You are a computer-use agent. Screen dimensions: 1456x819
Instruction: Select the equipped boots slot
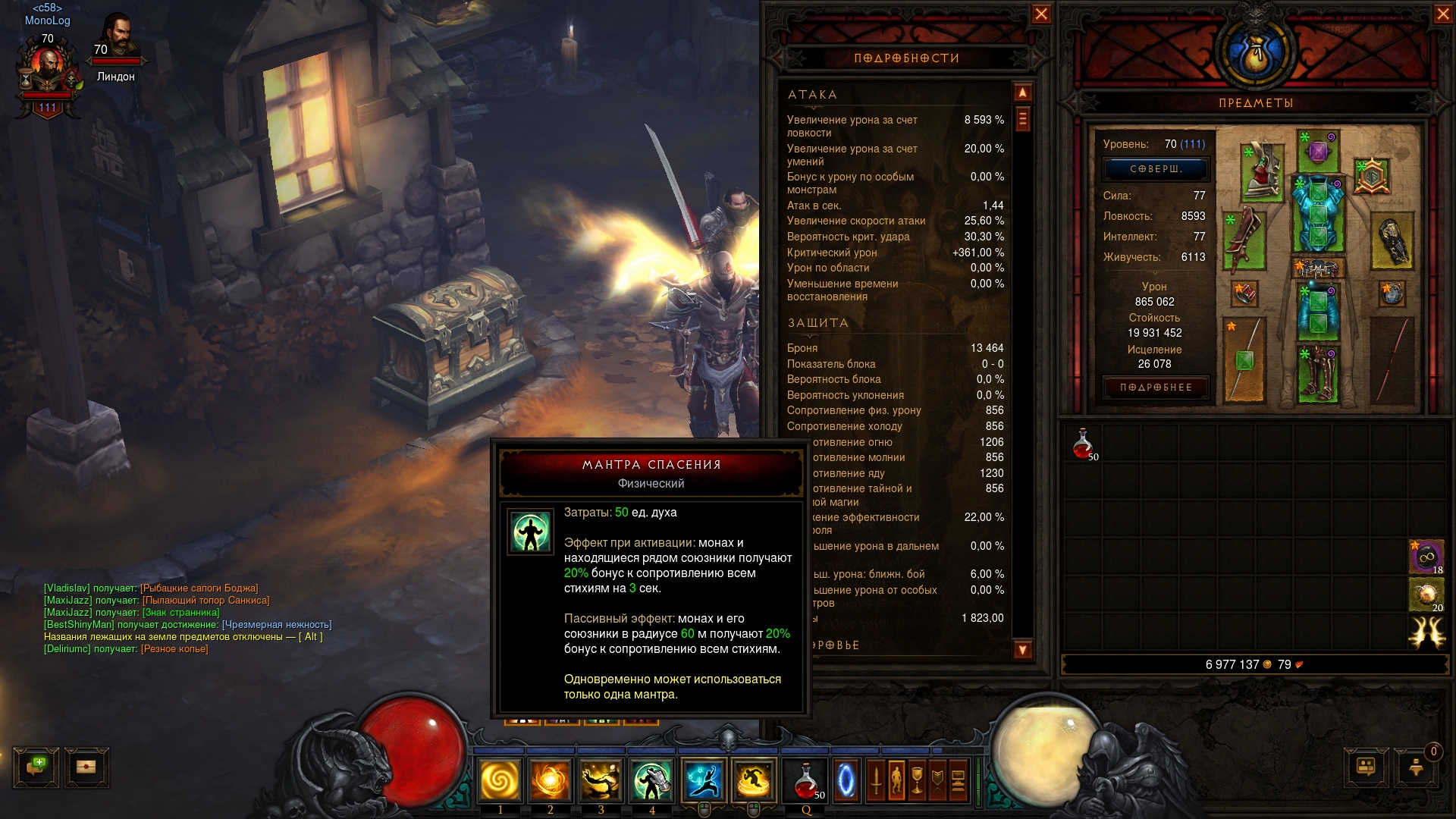click(x=1318, y=374)
